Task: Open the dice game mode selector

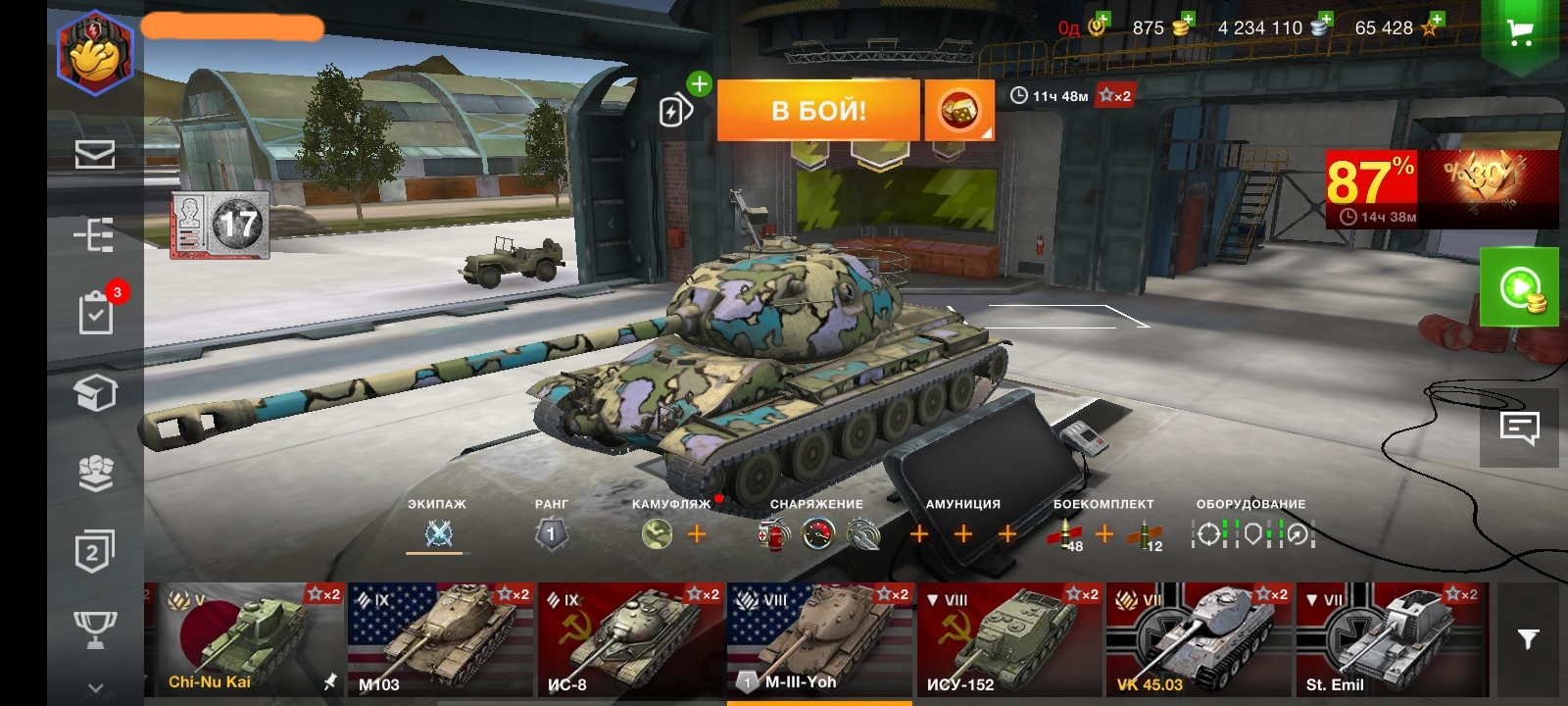Action: 959,111
